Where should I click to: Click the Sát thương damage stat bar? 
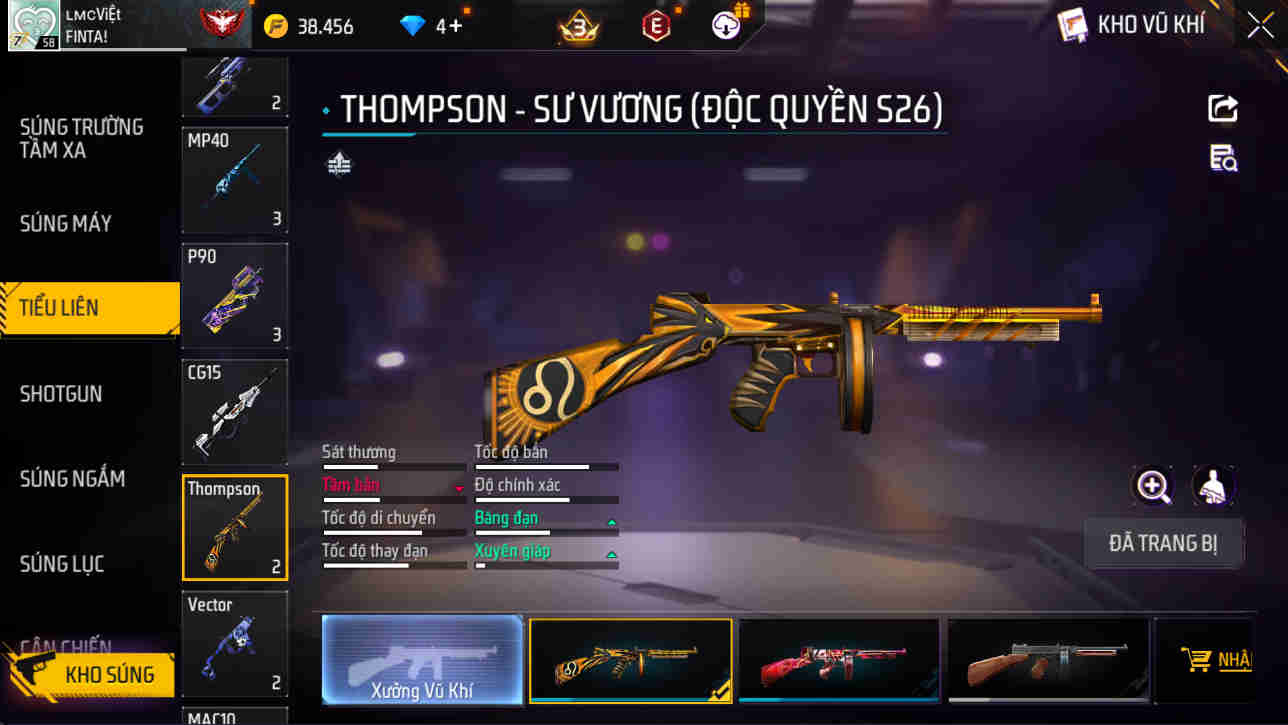click(393, 466)
